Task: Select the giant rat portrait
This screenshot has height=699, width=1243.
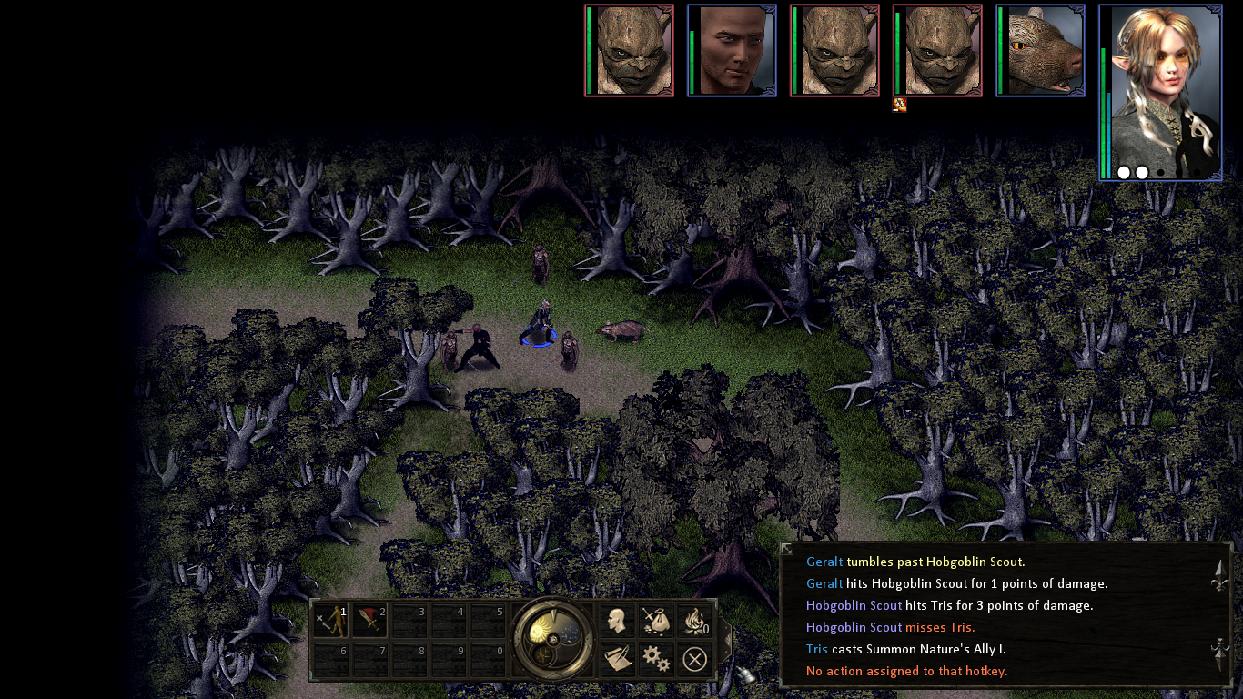Action: coord(1041,51)
